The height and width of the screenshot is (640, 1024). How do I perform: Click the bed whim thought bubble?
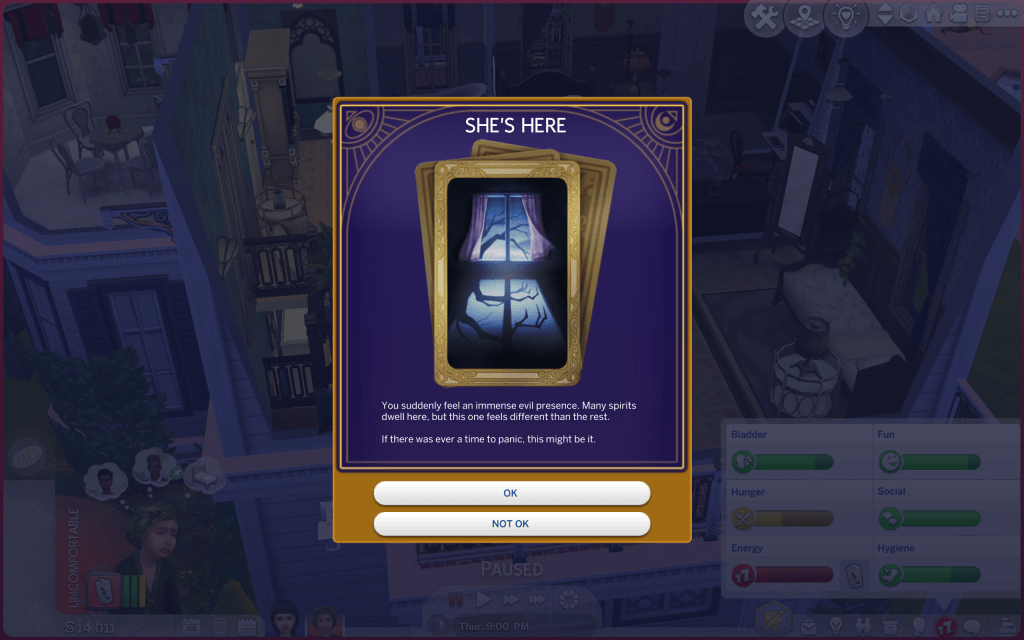pos(208,474)
